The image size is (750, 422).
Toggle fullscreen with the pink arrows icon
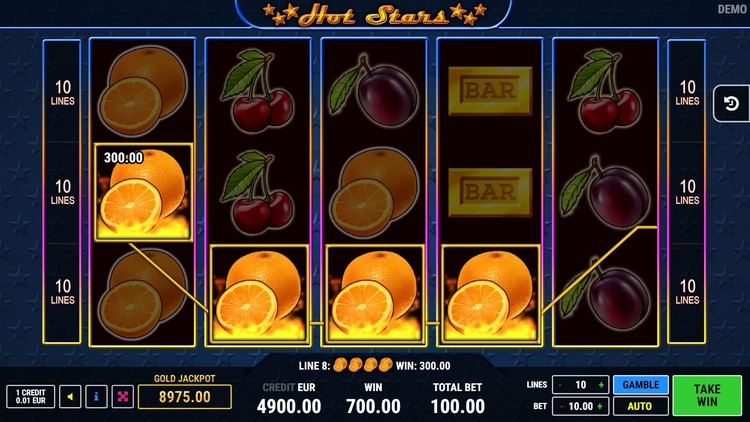click(x=122, y=397)
